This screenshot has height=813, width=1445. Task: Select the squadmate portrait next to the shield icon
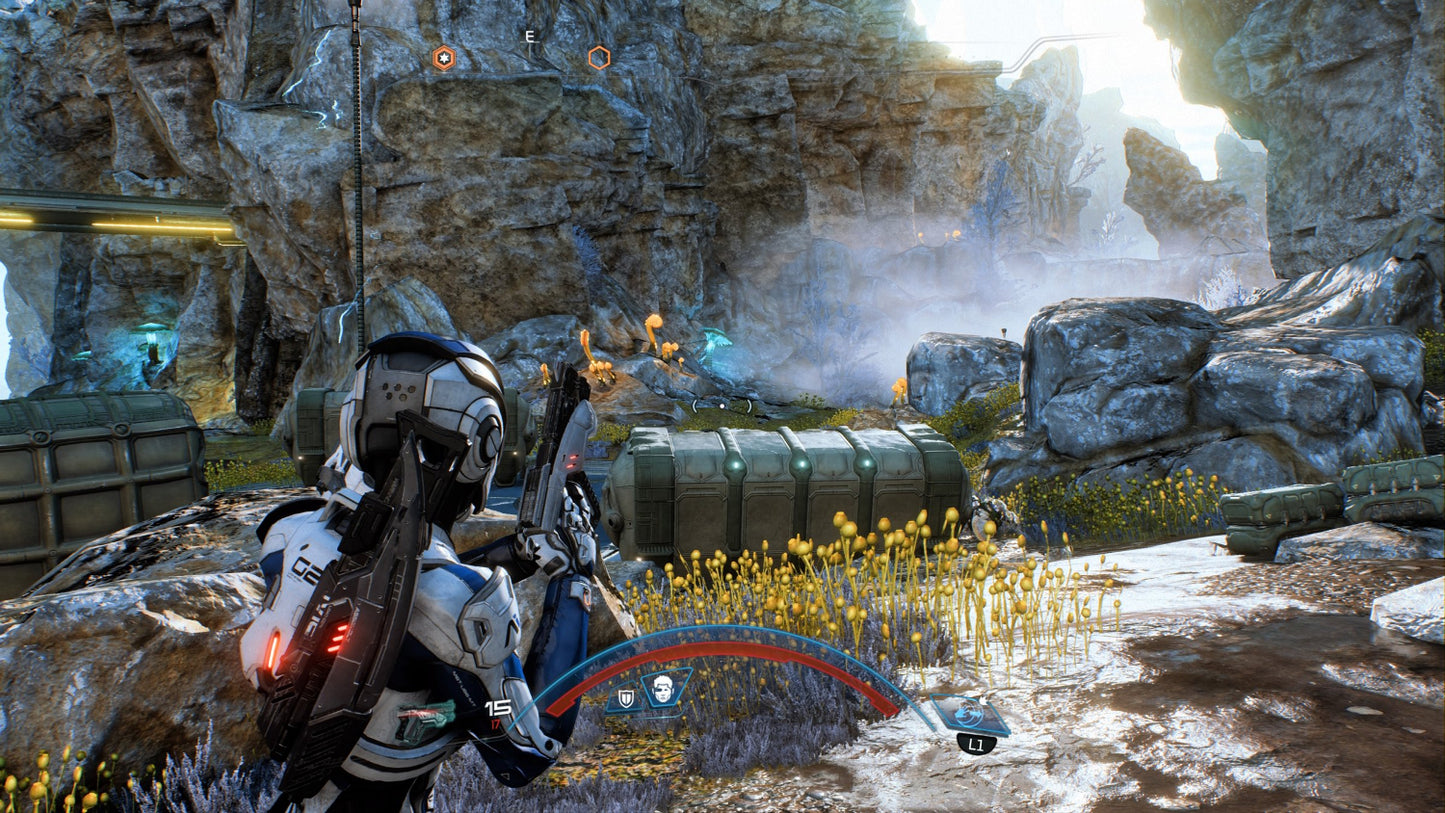[x=663, y=692]
